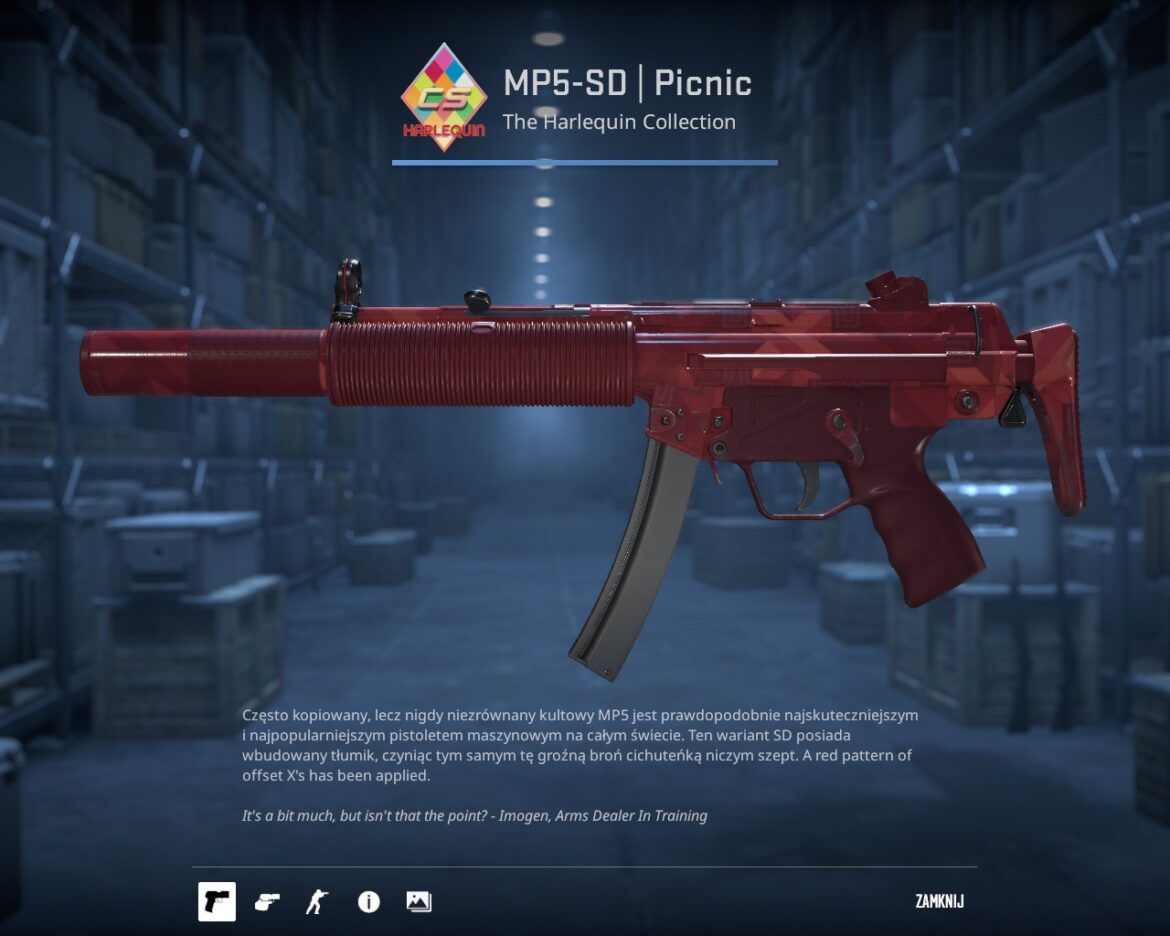The height and width of the screenshot is (936, 1170).
Task: Close the inspect panel with Zamknij
Action: click(939, 902)
